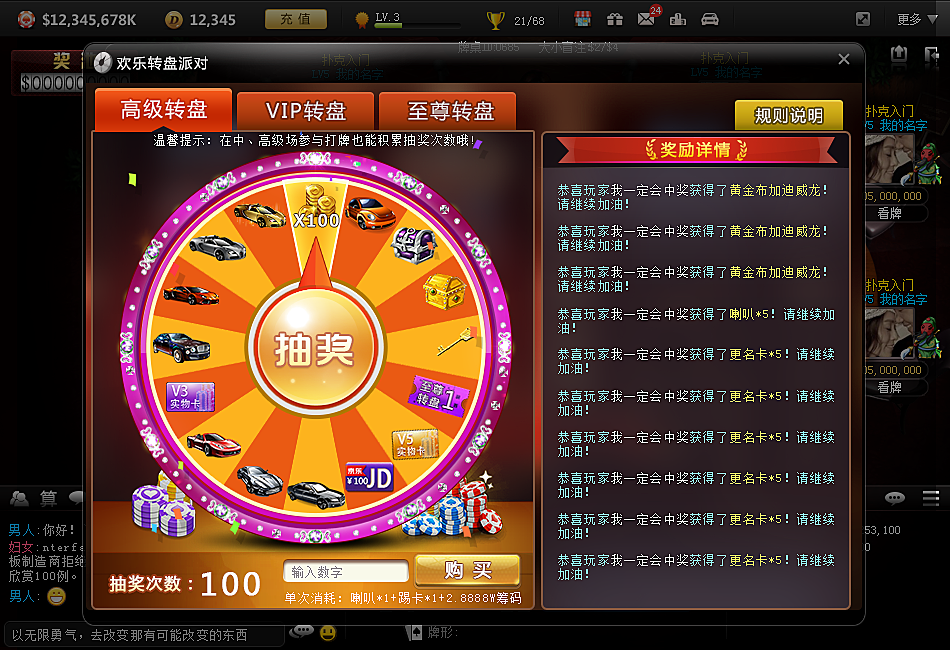Open the car garage icon
The height and width of the screenshot is (650, 950).
(x=710, y=19)
